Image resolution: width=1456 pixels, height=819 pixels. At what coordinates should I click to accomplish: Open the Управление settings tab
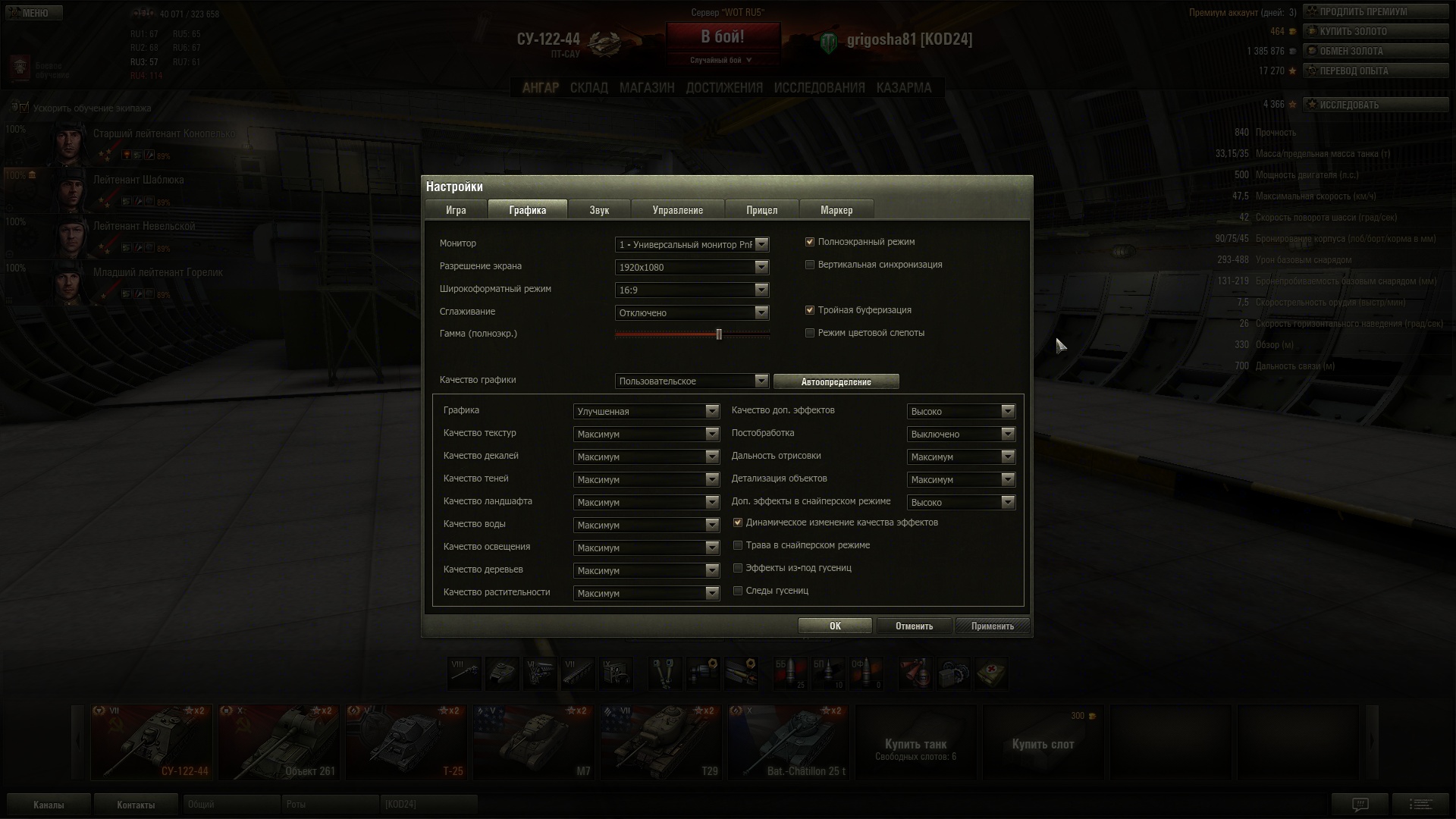pyautogui.click(x=677, y=210)
